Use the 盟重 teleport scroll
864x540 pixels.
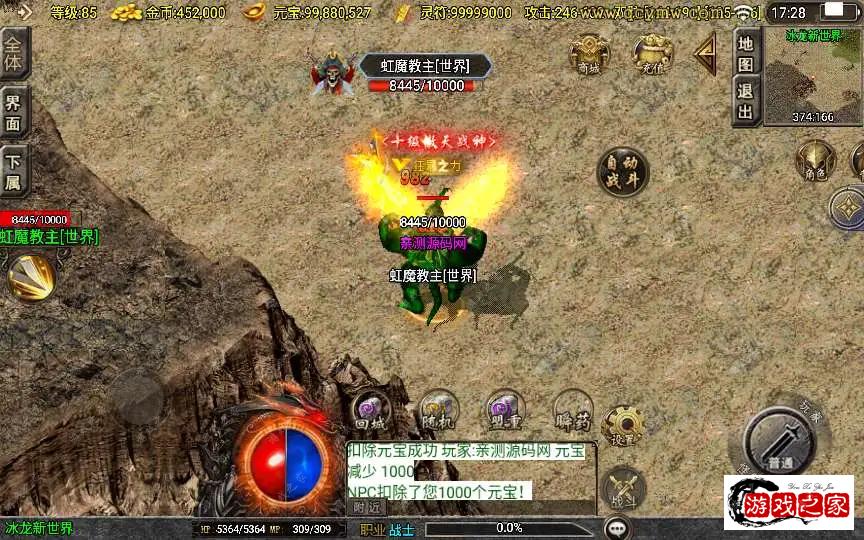point(505,411)
